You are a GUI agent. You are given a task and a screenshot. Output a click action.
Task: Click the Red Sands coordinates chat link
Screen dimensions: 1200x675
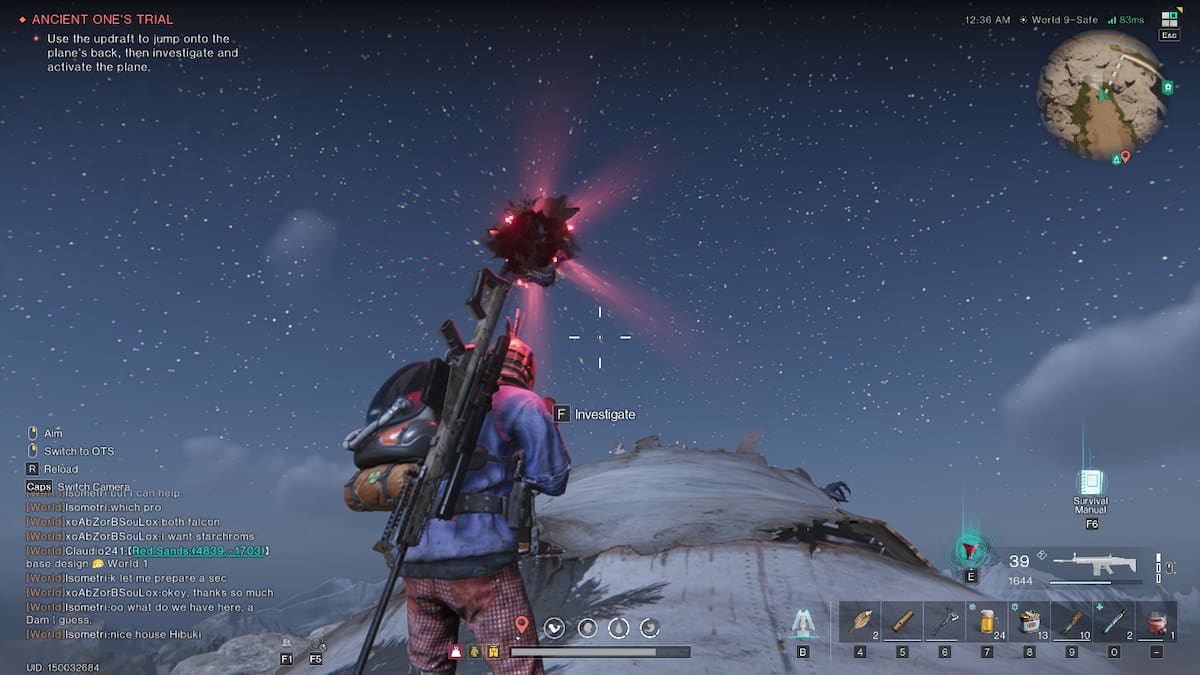point(200,551)
